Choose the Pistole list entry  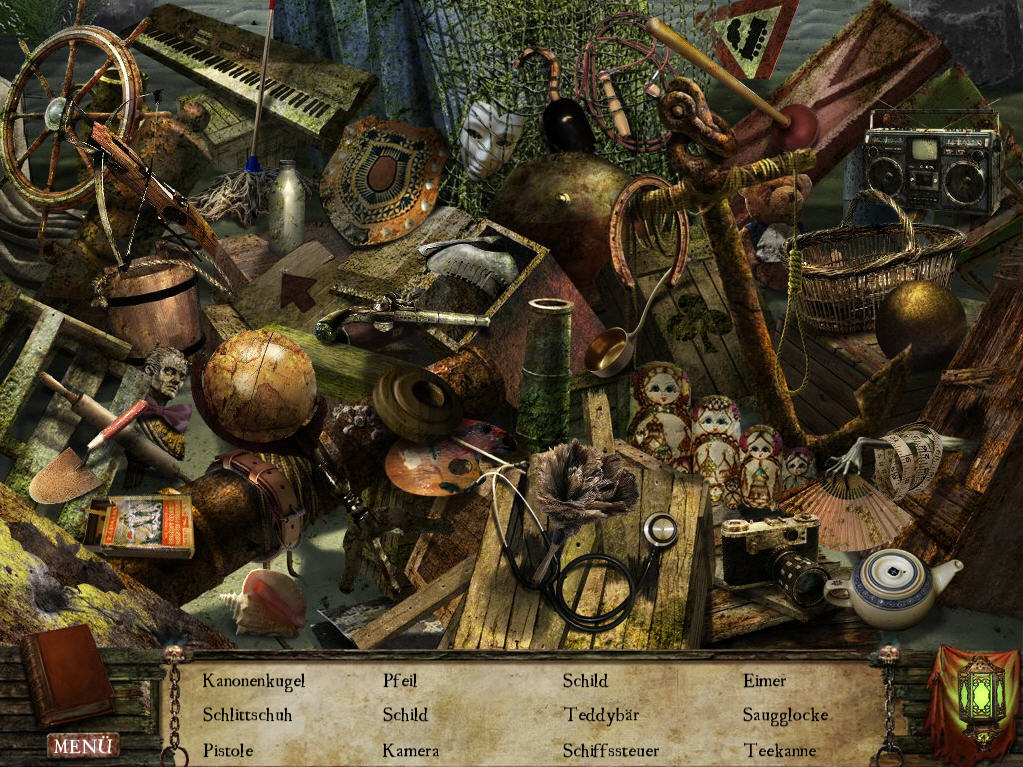[x=228, y=750]
